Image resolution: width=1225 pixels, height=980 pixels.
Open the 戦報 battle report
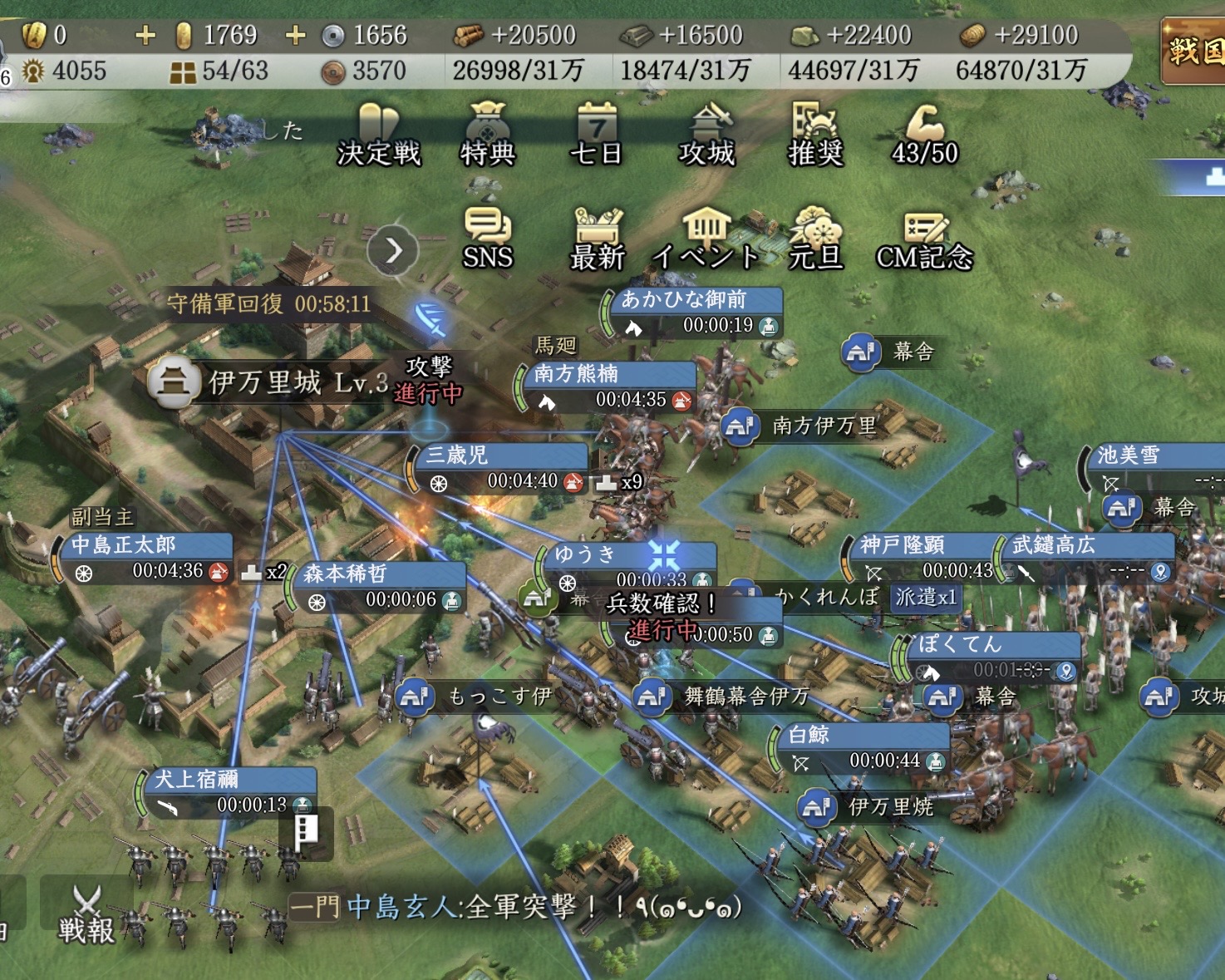pyautogui.click(x=86, y=914)
